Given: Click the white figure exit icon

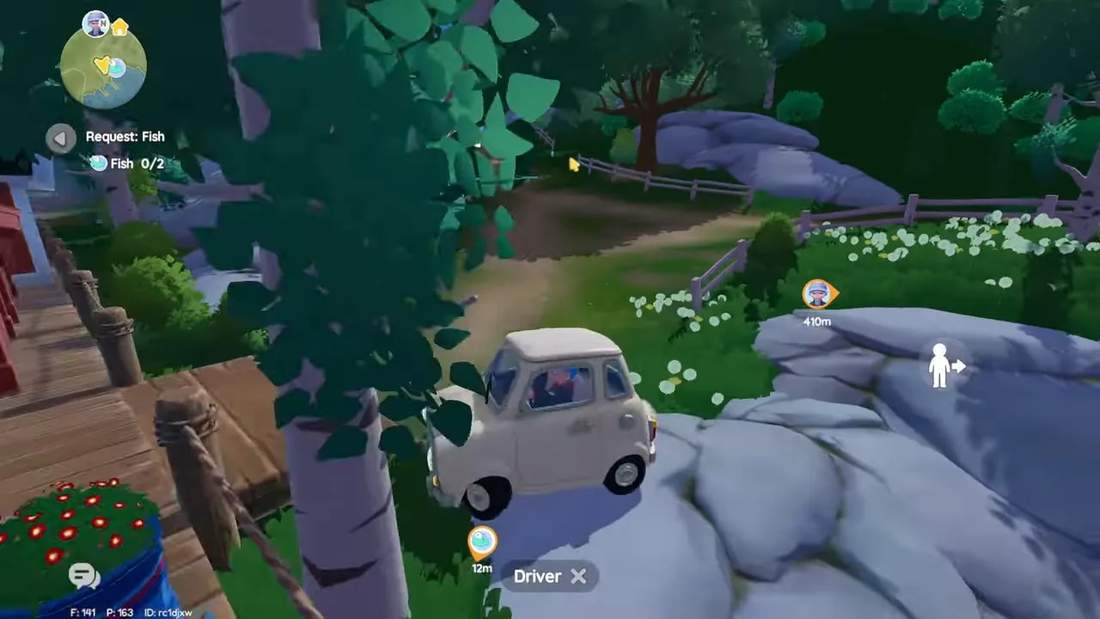Looking at the screenshot, I should 944,365.
